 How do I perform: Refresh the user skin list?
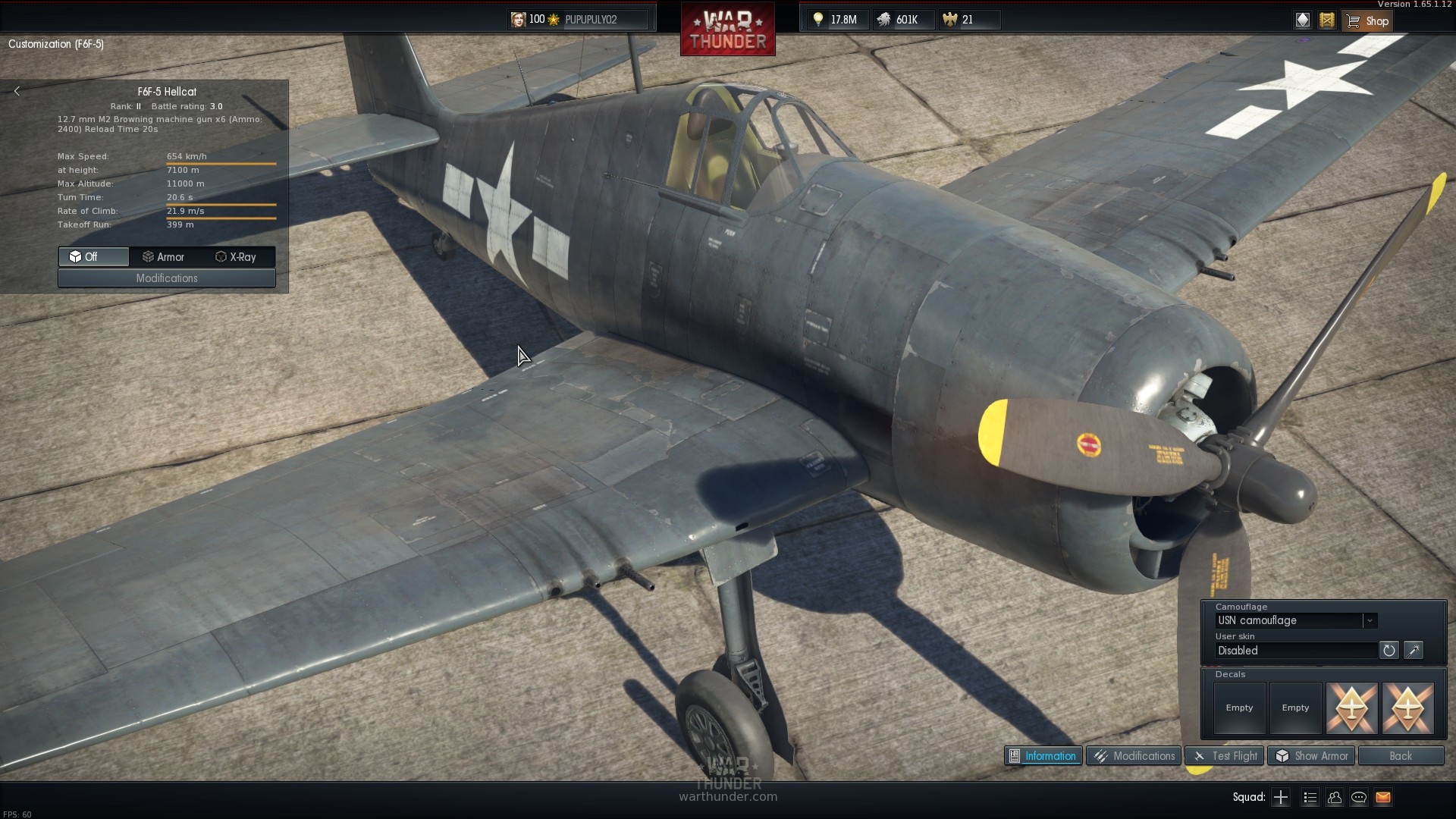1389,650
